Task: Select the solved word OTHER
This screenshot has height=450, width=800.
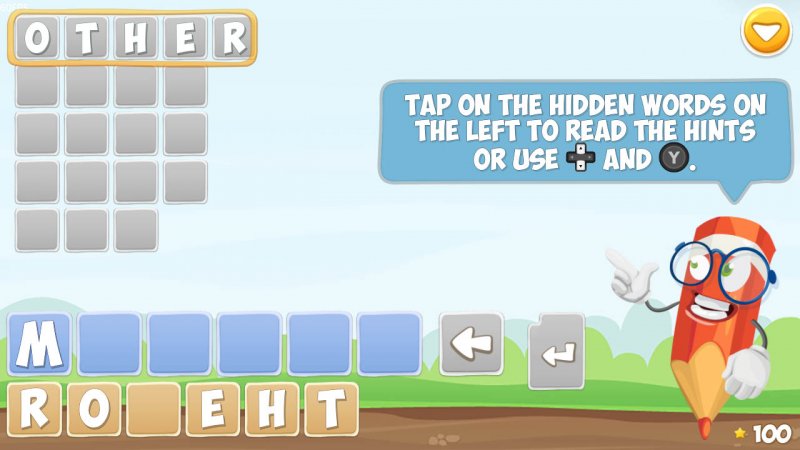Action: [132, 39]
